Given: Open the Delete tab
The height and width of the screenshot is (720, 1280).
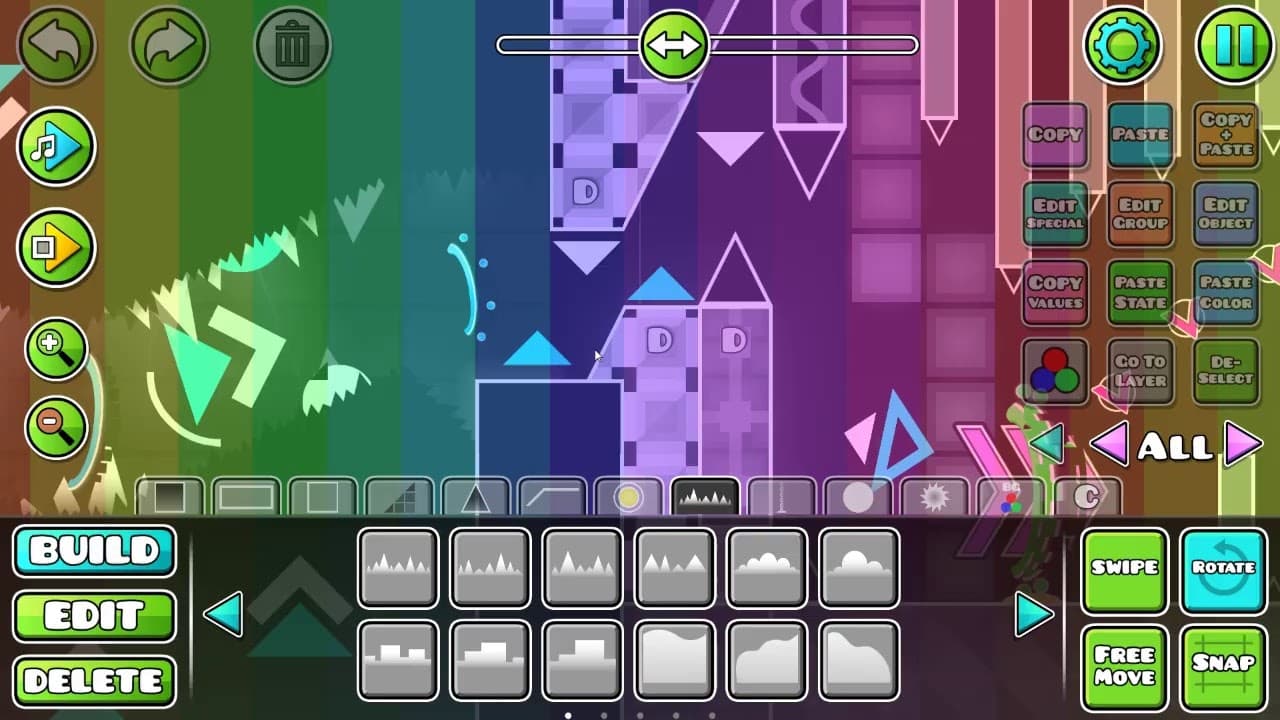Looking at the screenshot, I should pyautogui.click(x=94, y=681).
